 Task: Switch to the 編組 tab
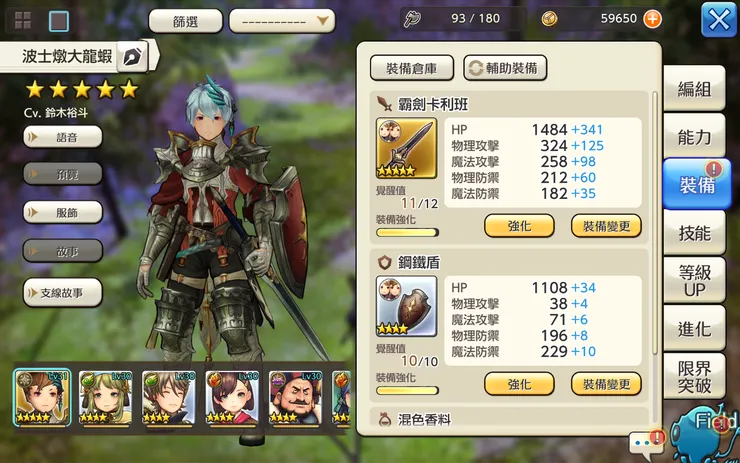click(x=694, y=89)
